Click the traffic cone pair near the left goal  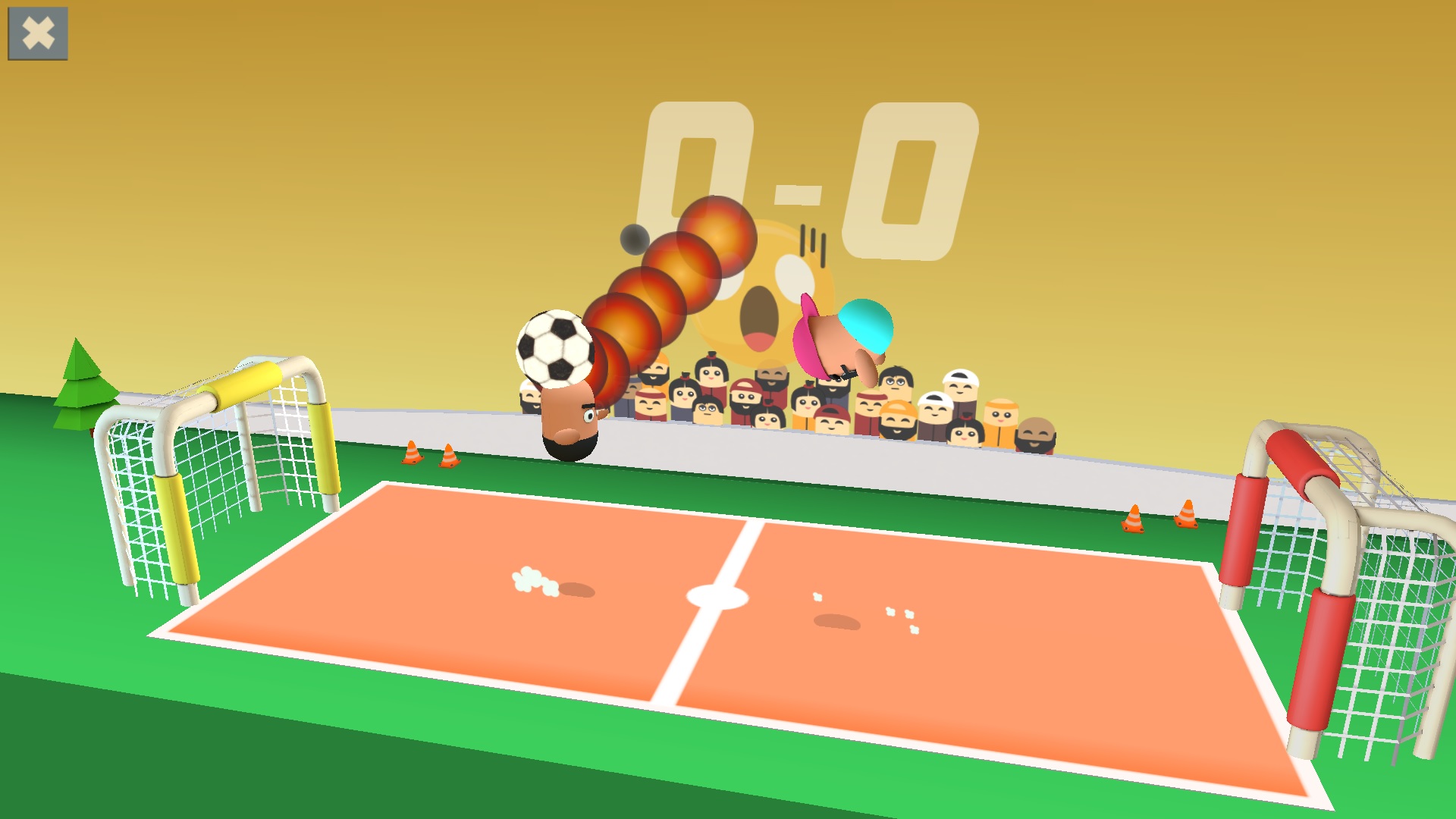[429, 455]
